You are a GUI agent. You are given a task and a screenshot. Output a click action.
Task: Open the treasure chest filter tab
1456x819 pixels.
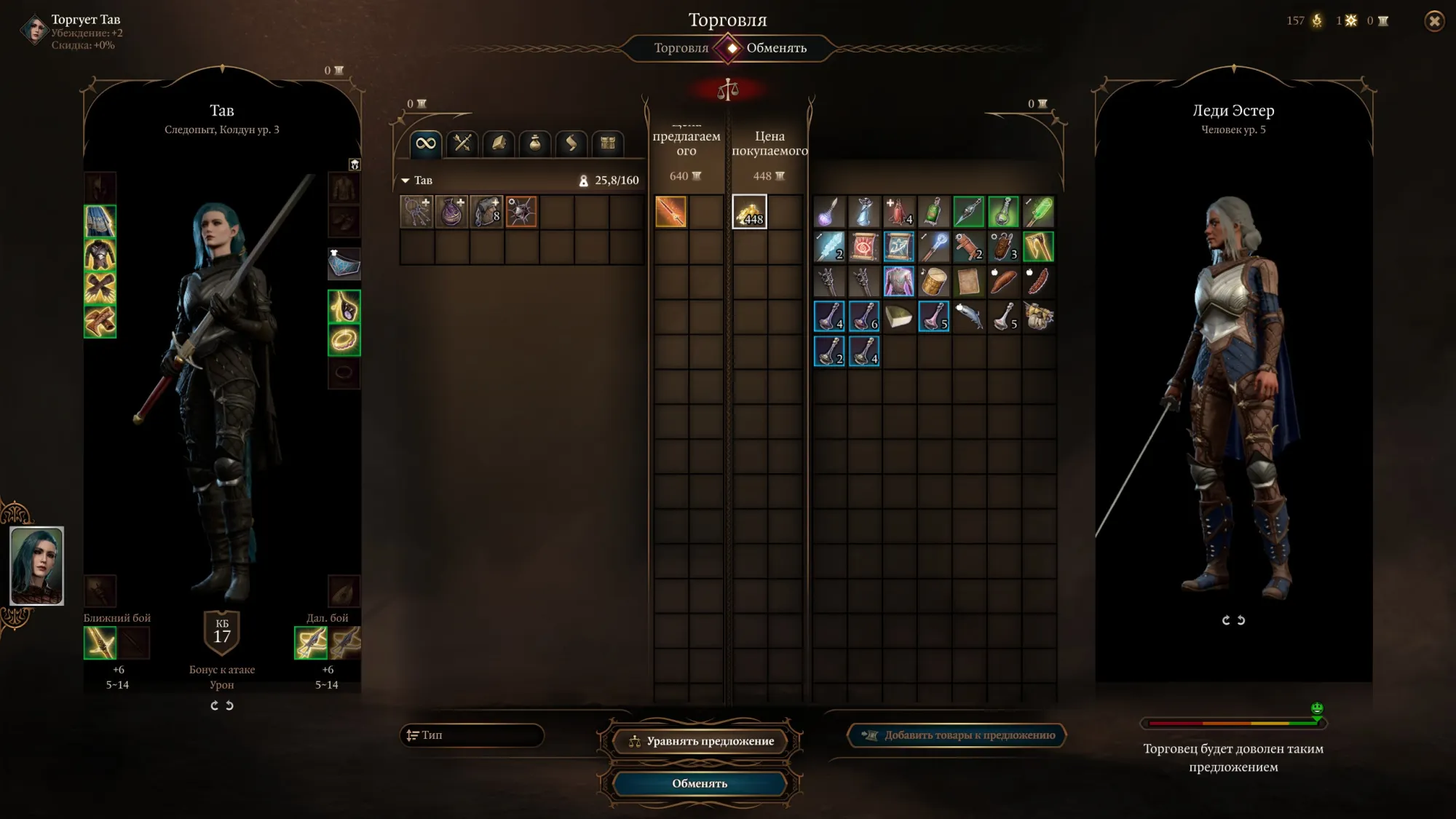coord(608,143)
